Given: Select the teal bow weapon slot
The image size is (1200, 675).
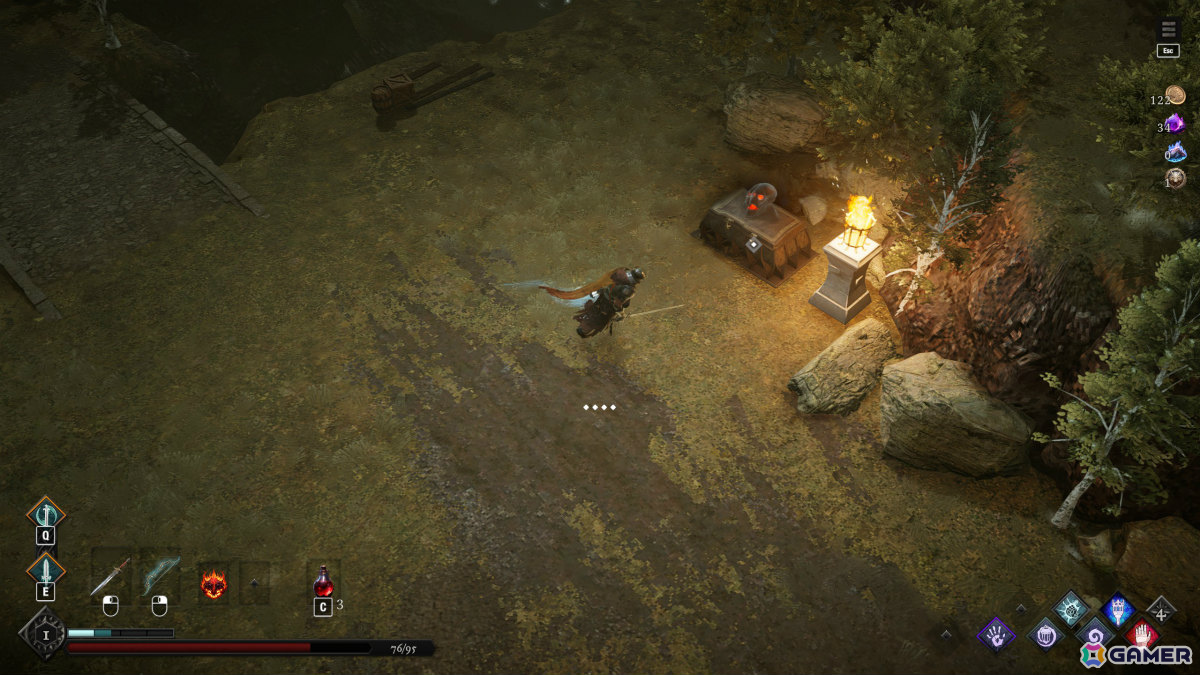Looking at the screenshot, I should click(x=159, y=577).
